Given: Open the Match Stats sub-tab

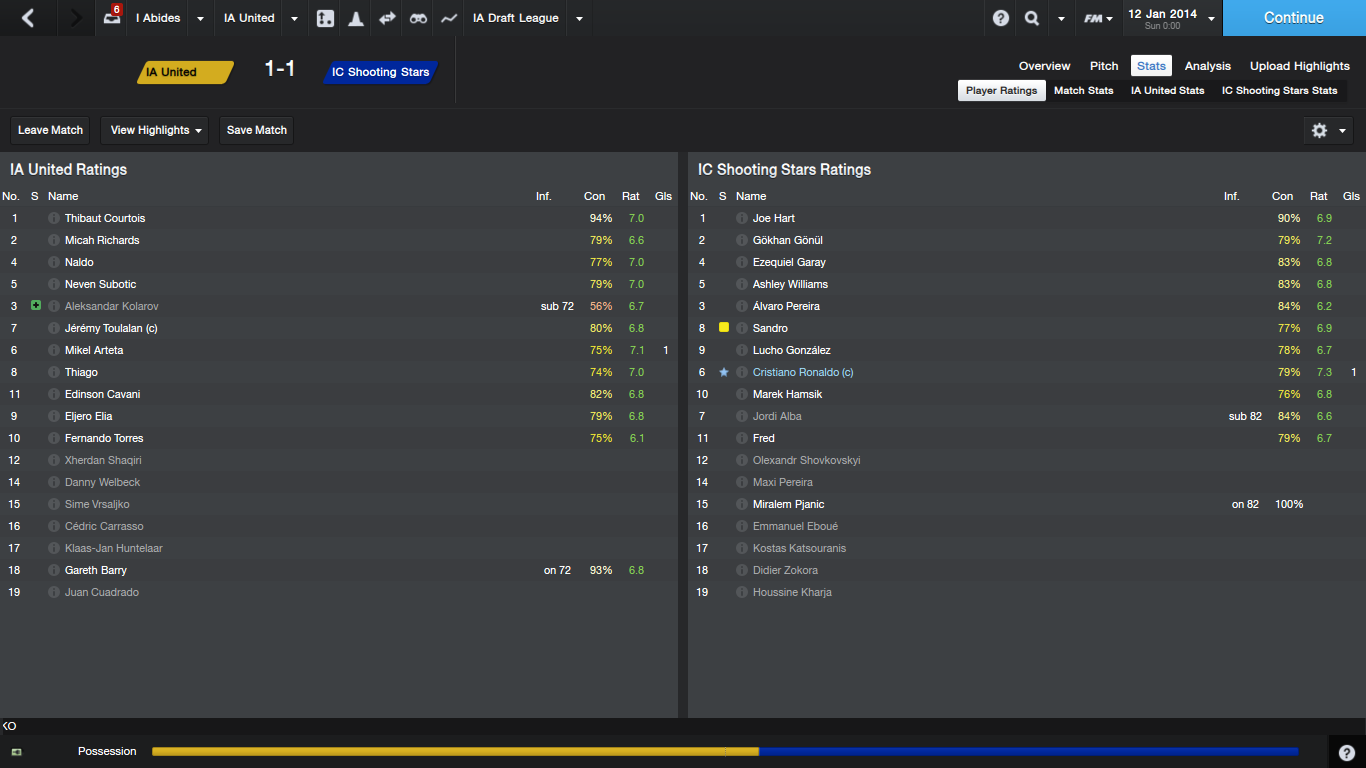Looking at the screenshot, I should [x=1083, y=90].
